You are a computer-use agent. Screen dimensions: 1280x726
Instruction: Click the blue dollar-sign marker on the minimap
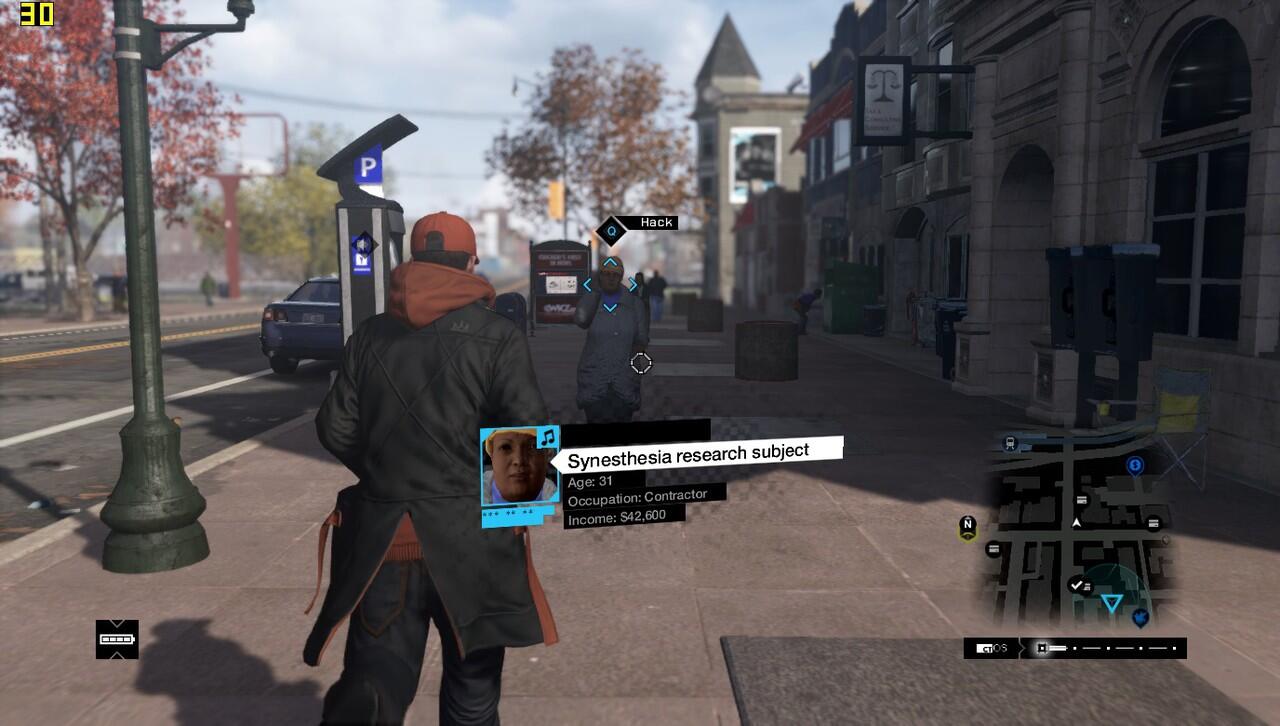(1134, 465)
